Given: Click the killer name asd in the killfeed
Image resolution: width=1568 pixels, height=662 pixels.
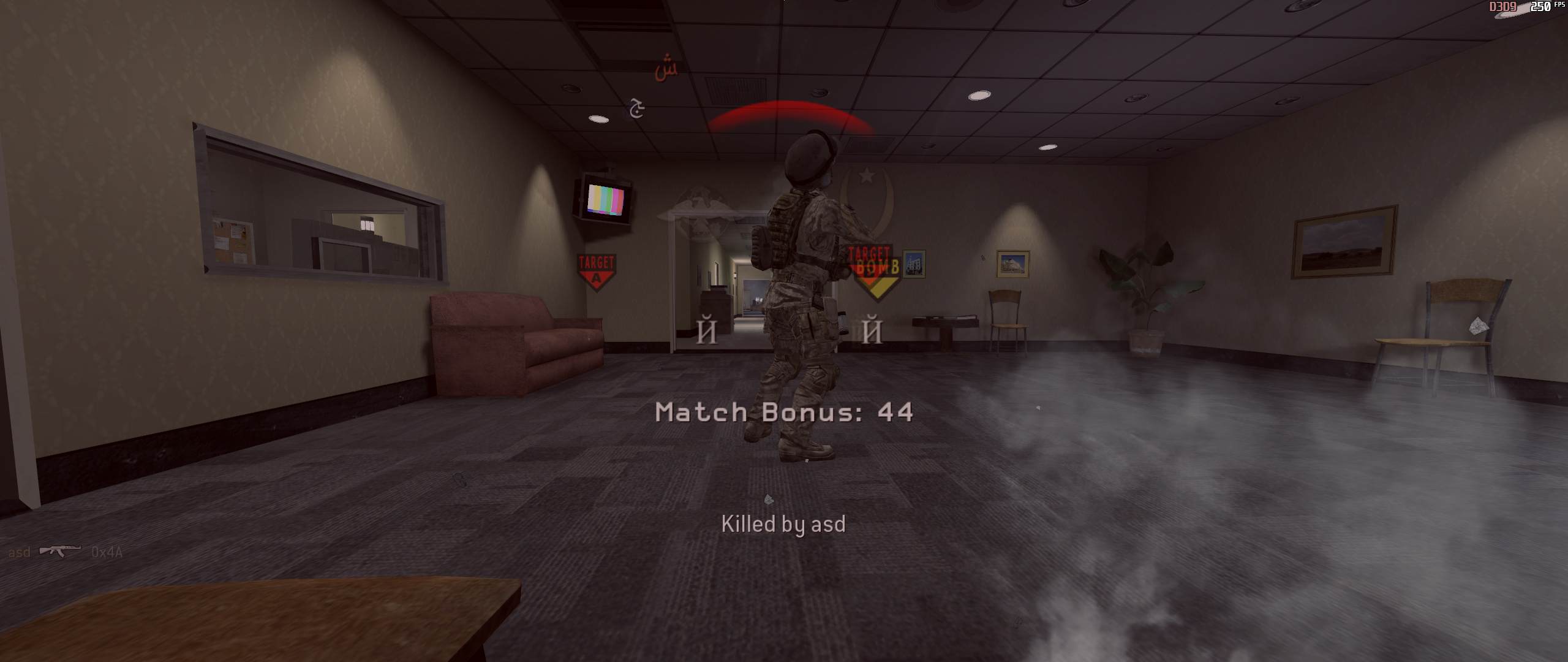Looking at the screenshot, I should 20,552.
